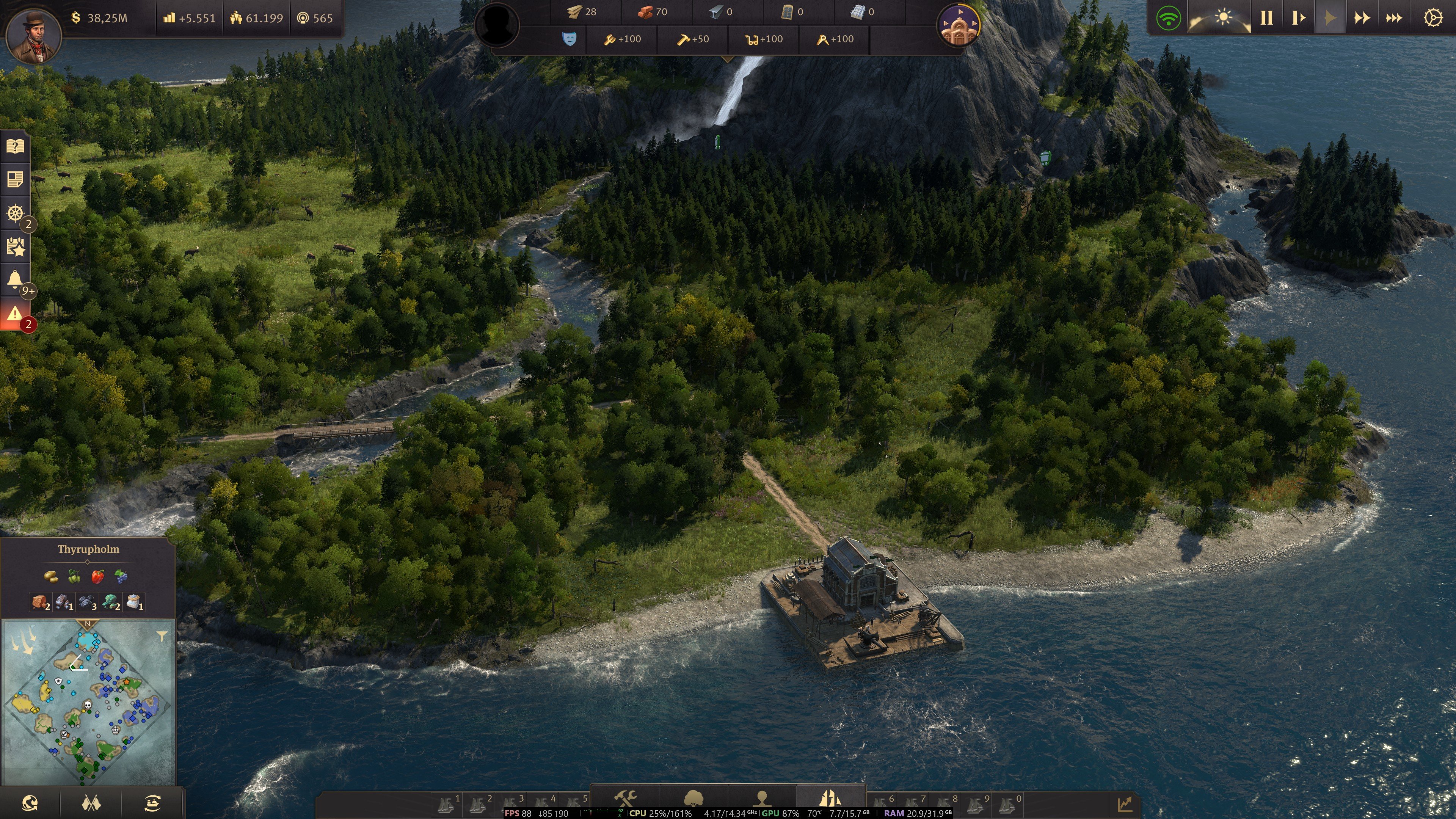Click the skull pirate marker on minimap

click(88, 705)
